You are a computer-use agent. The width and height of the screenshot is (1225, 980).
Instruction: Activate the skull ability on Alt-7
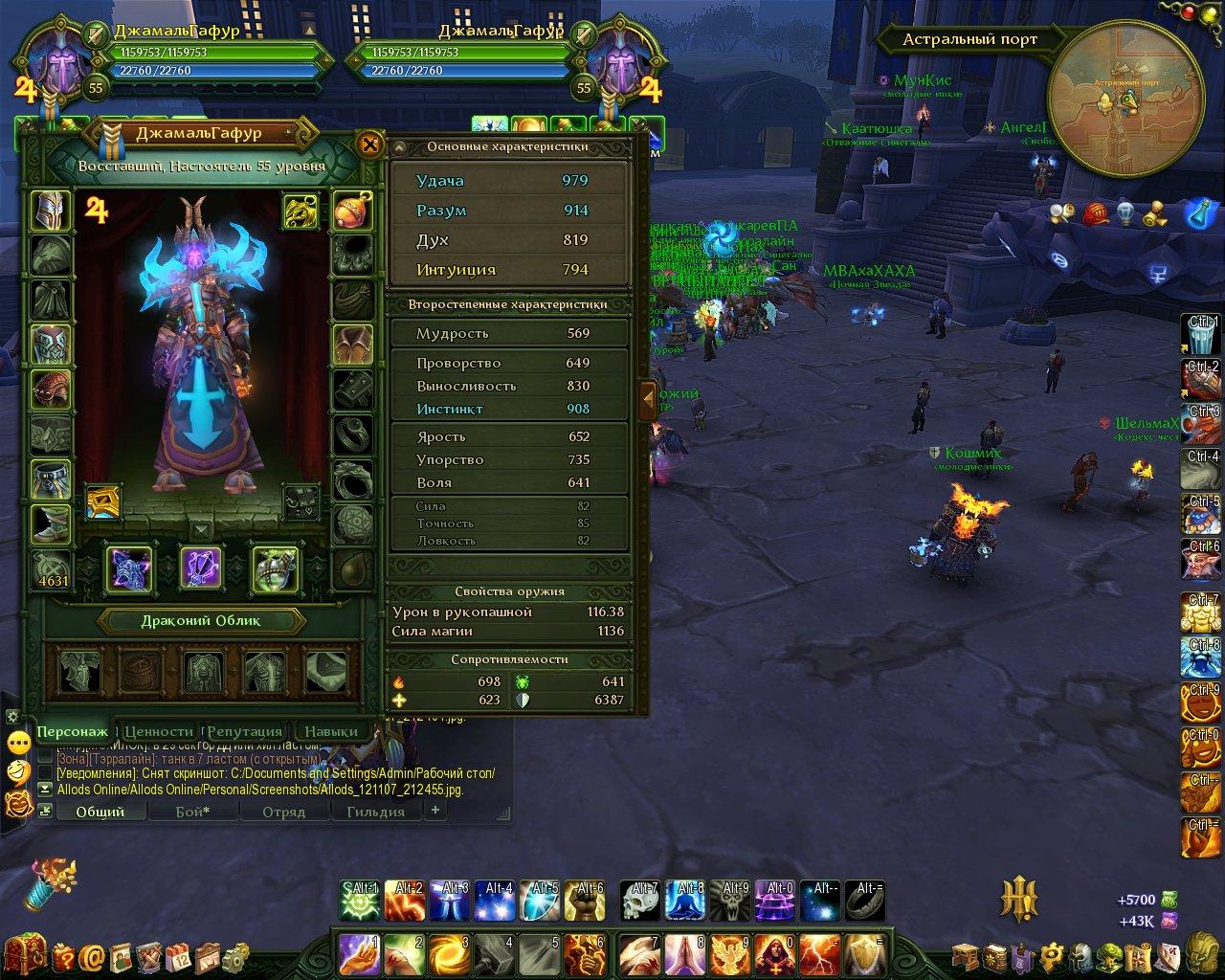click(638, 902)
